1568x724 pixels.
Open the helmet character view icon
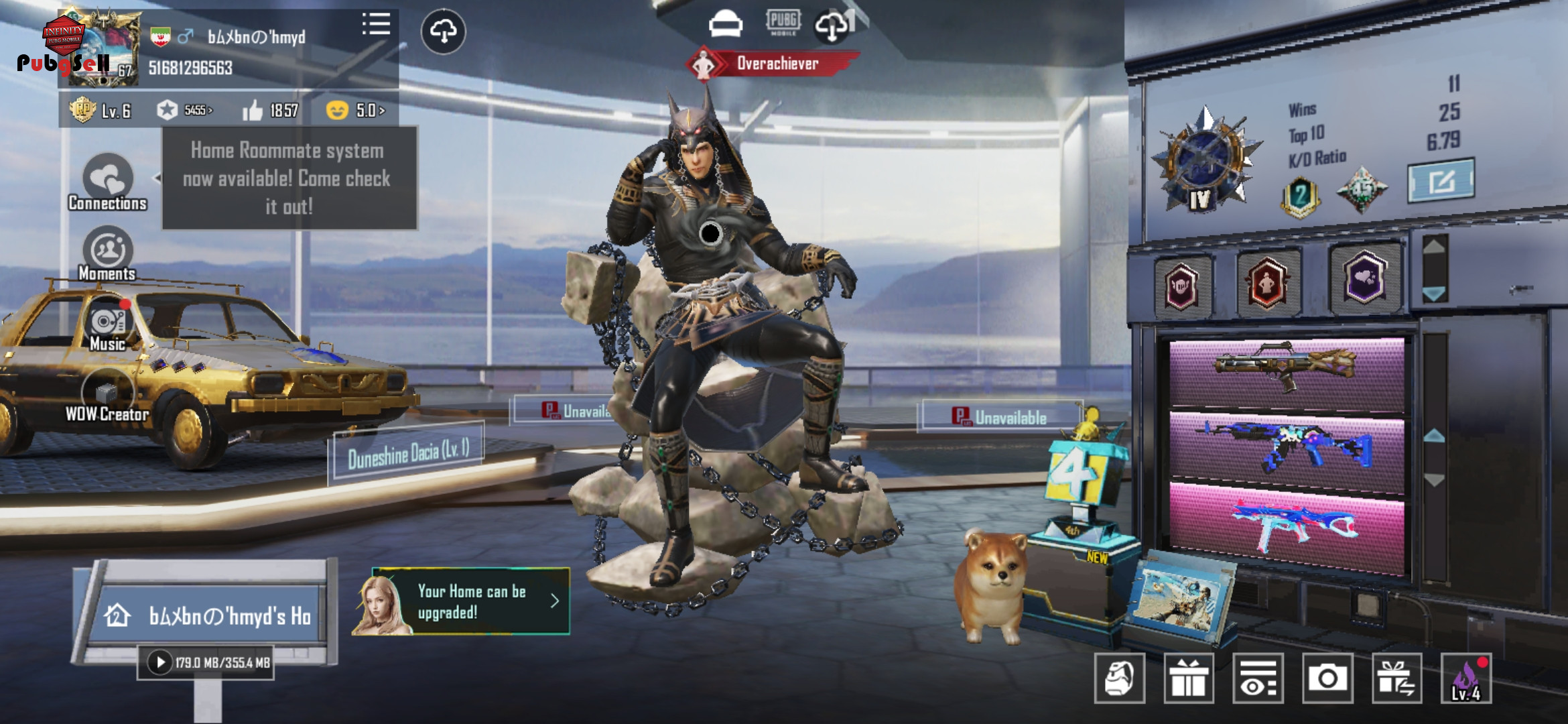click(1119, 678)
